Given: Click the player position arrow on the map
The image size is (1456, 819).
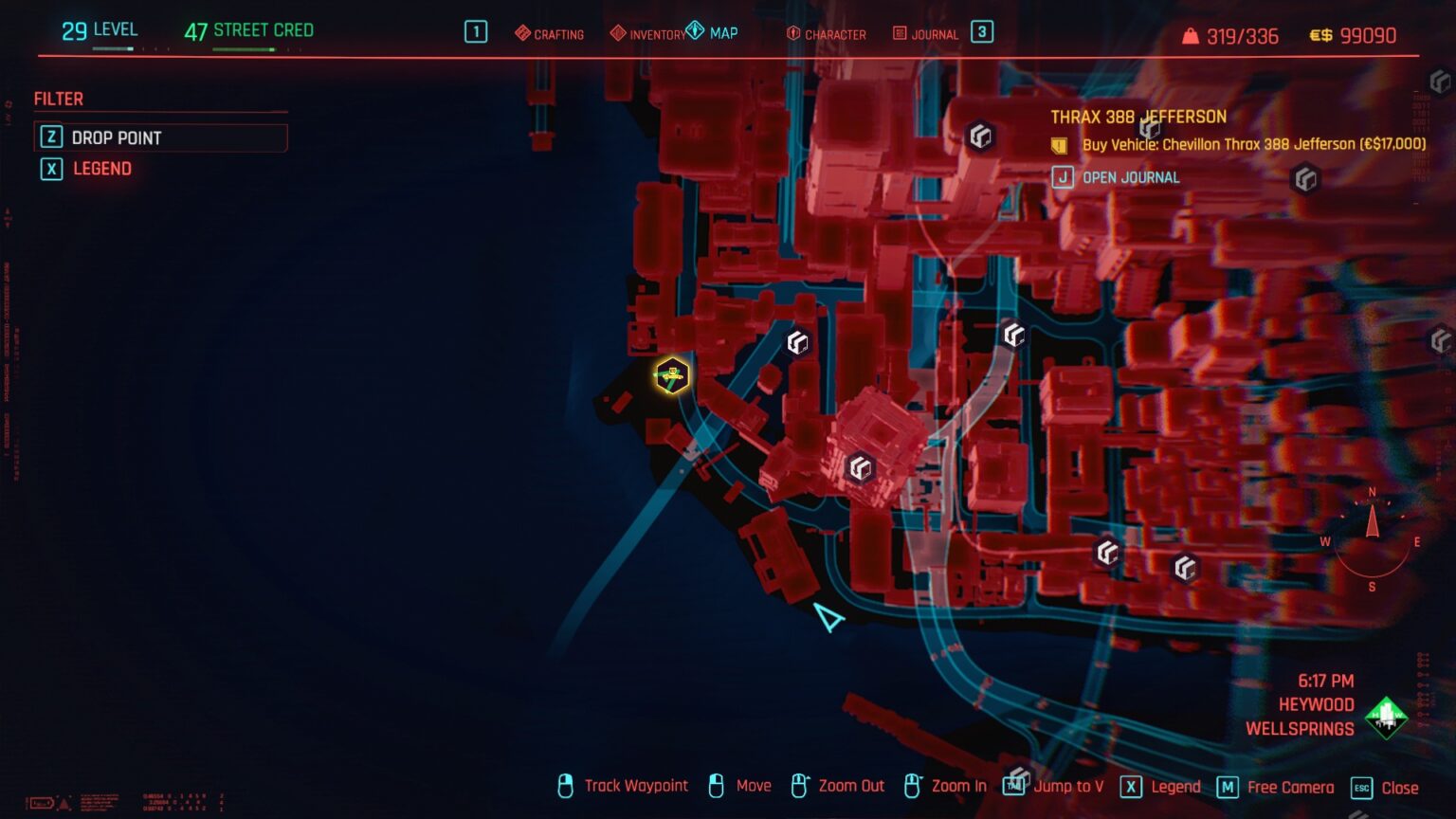Looking at the screenshot, I should tap(828, 618).
